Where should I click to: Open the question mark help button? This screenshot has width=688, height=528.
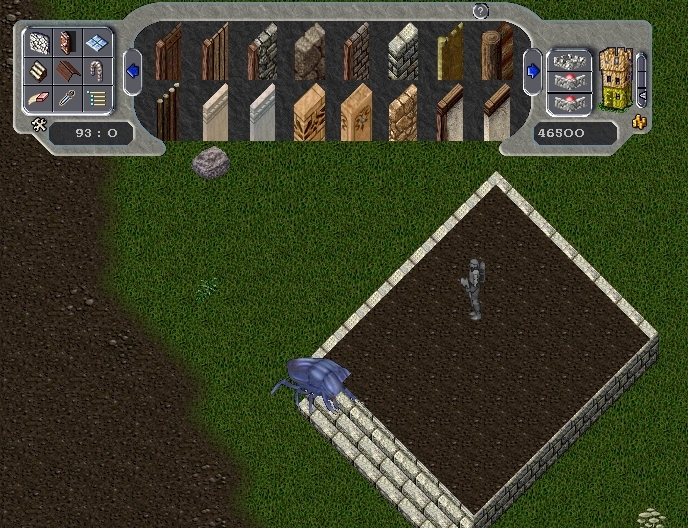pos(480,11)
